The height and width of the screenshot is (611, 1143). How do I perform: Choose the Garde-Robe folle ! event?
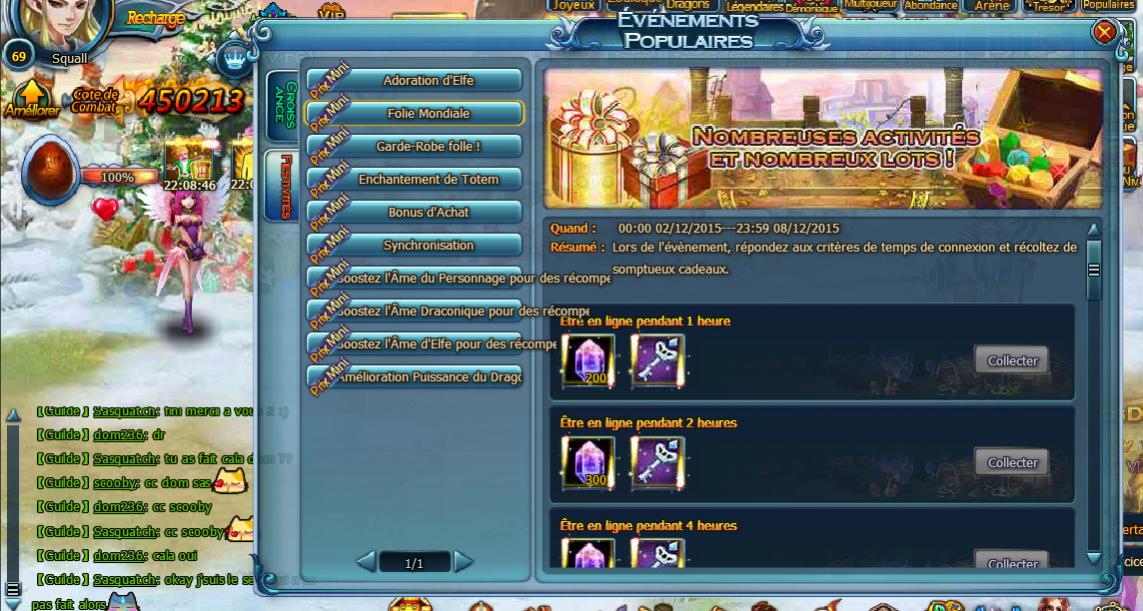(428, 147)
